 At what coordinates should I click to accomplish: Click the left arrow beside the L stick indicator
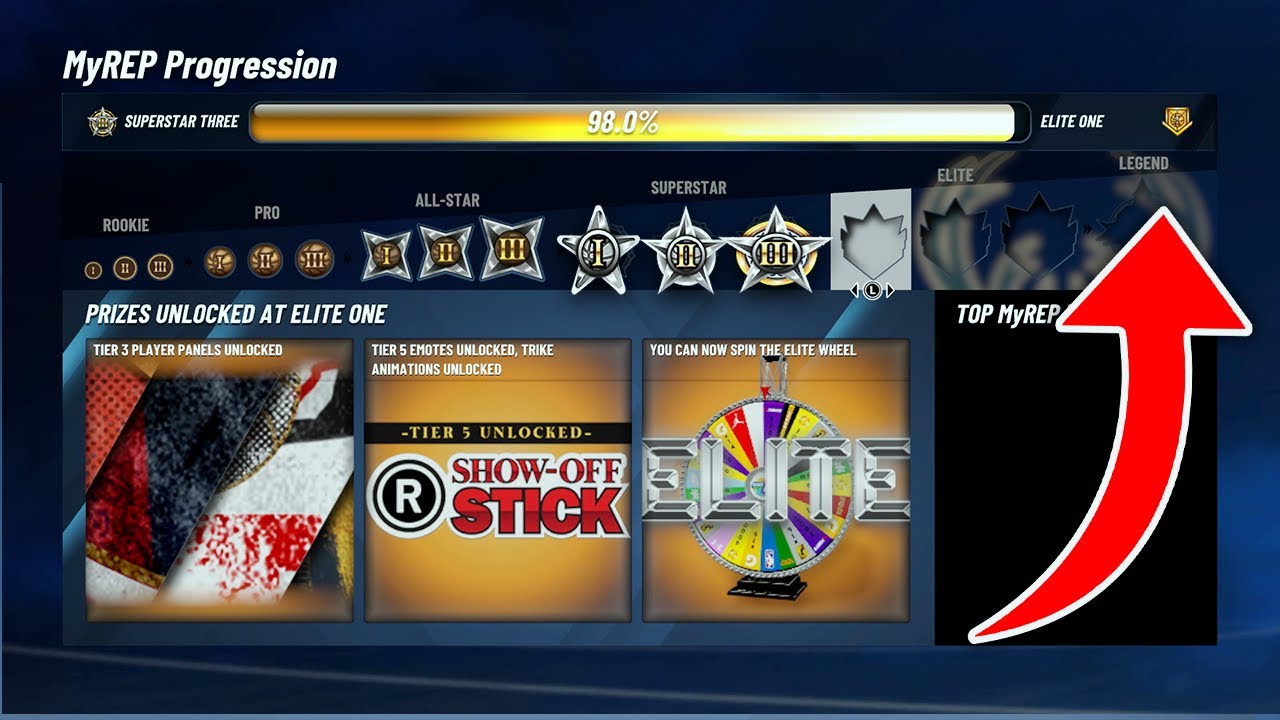[x=855, y=288]
